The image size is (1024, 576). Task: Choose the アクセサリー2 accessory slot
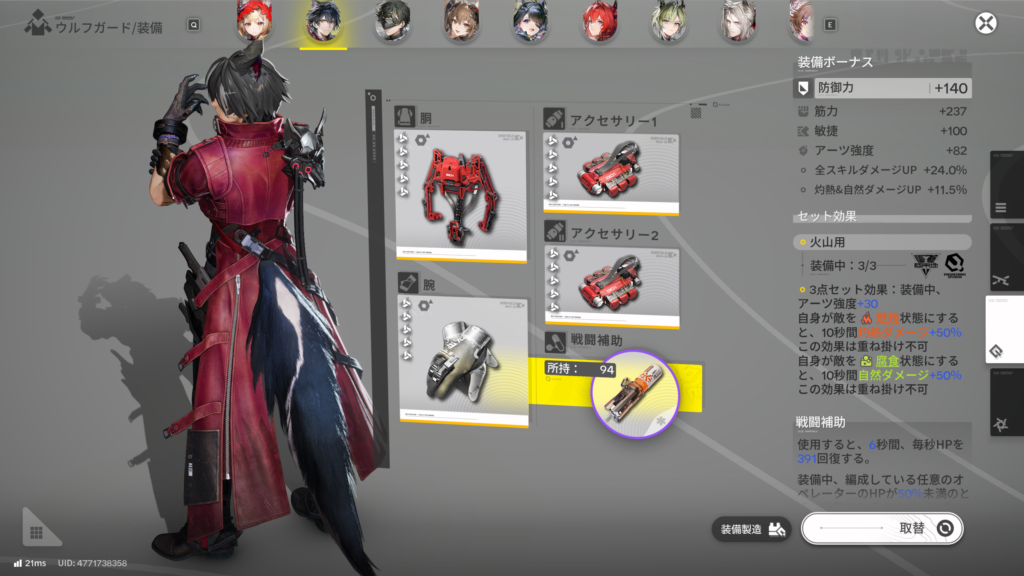coord(610,286)
